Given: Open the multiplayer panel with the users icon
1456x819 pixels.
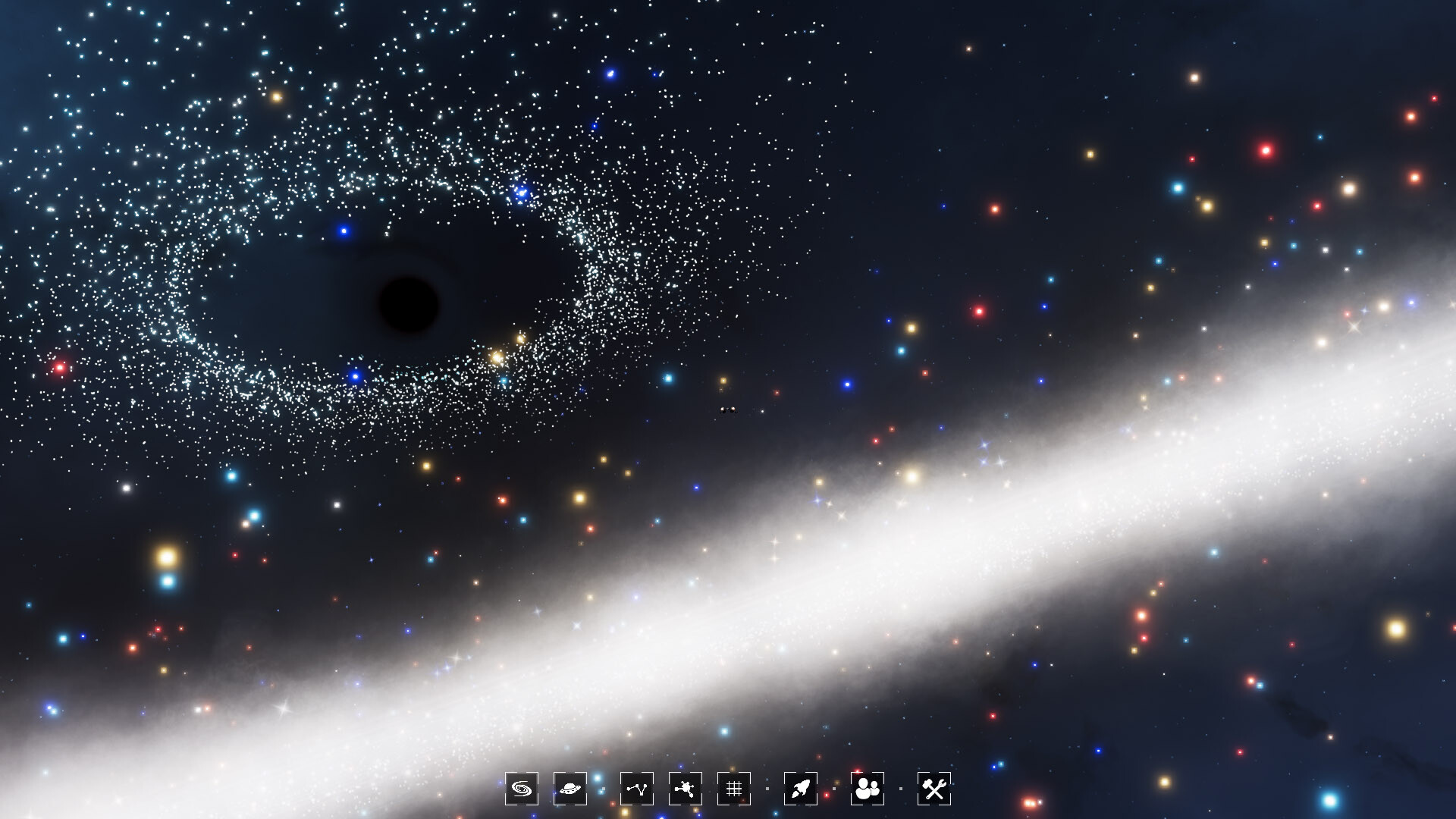Looking at the screenshot, I should (869, 789).
